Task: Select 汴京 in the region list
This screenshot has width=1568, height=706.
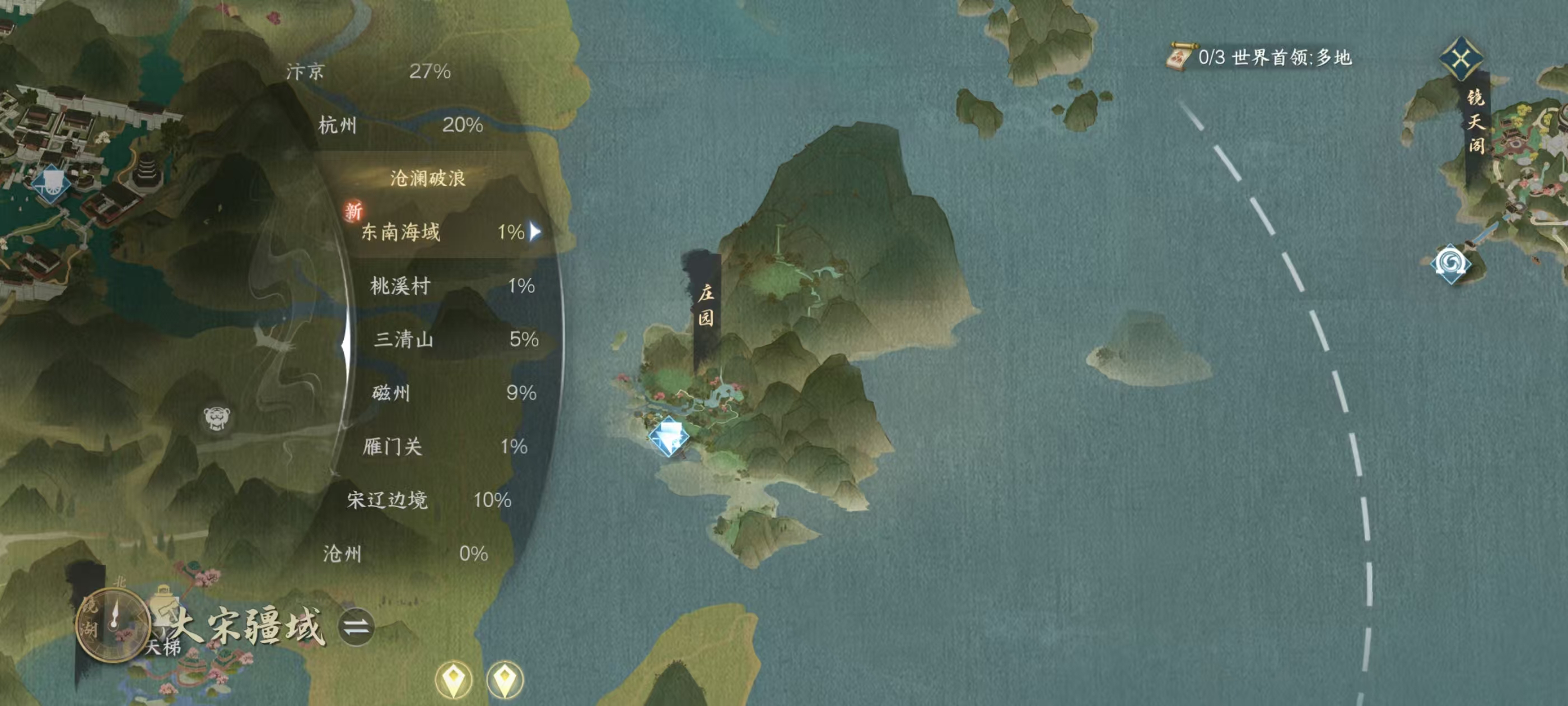Action: click(x=368, y=72)
